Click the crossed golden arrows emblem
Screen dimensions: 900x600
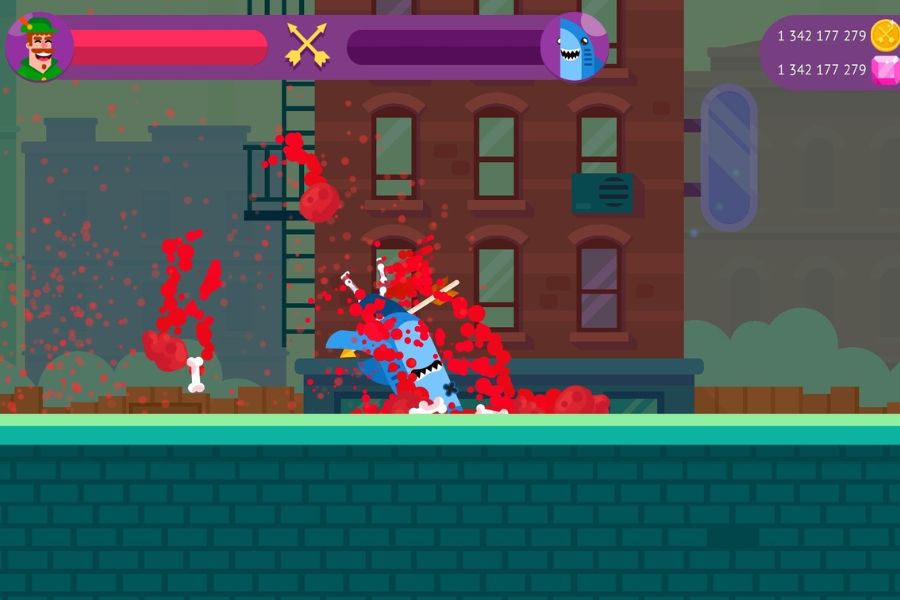click(307, 45)
